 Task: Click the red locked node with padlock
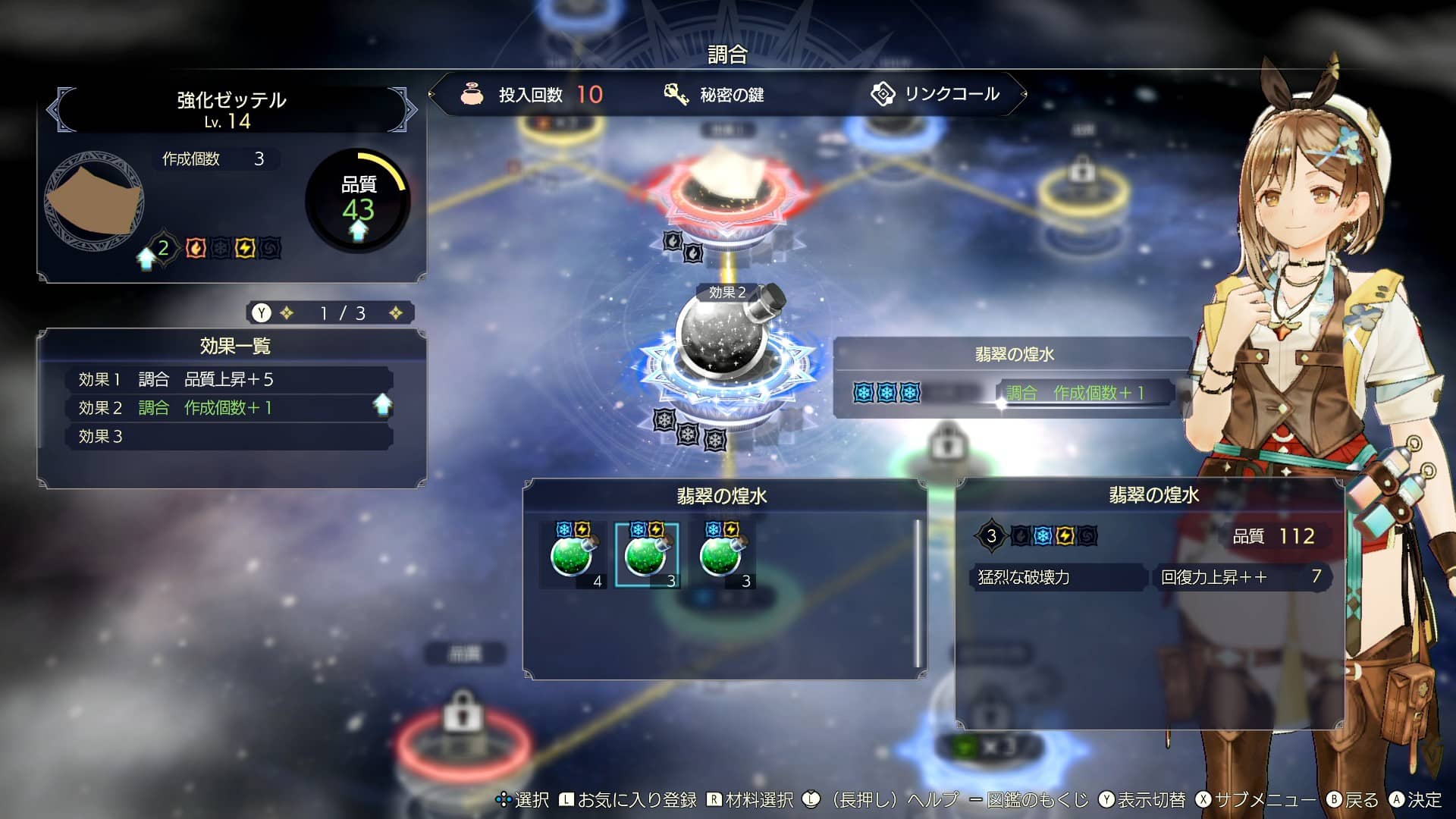[x=460, y=728]
